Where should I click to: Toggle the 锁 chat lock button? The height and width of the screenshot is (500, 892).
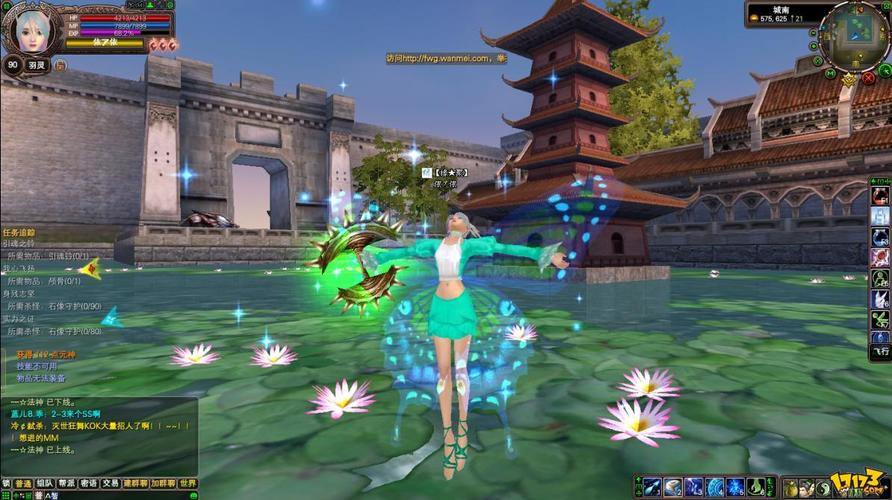coord(6,482)
